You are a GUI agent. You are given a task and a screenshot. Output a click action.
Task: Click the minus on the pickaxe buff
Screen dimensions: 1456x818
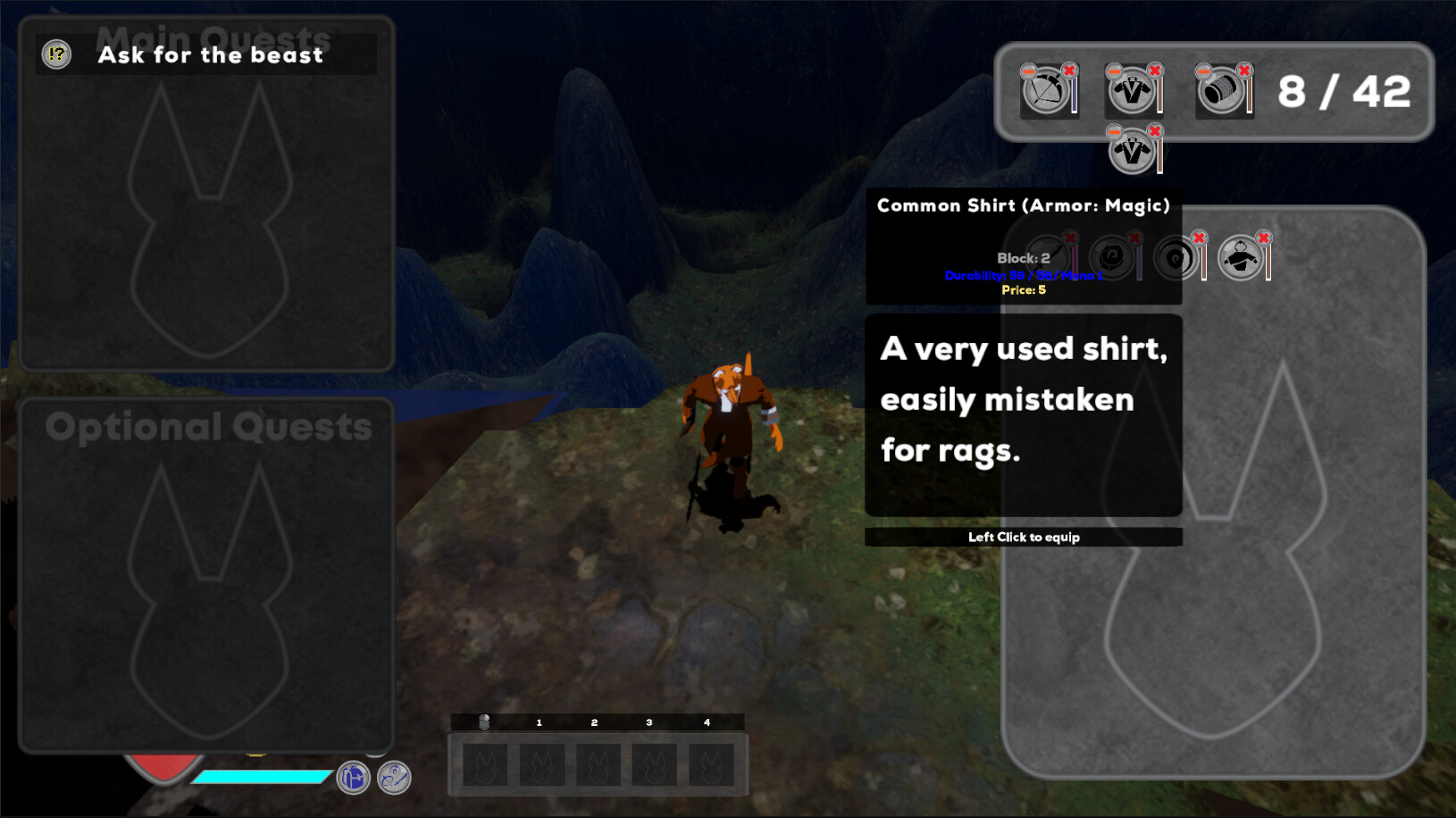coord(1028,71)
